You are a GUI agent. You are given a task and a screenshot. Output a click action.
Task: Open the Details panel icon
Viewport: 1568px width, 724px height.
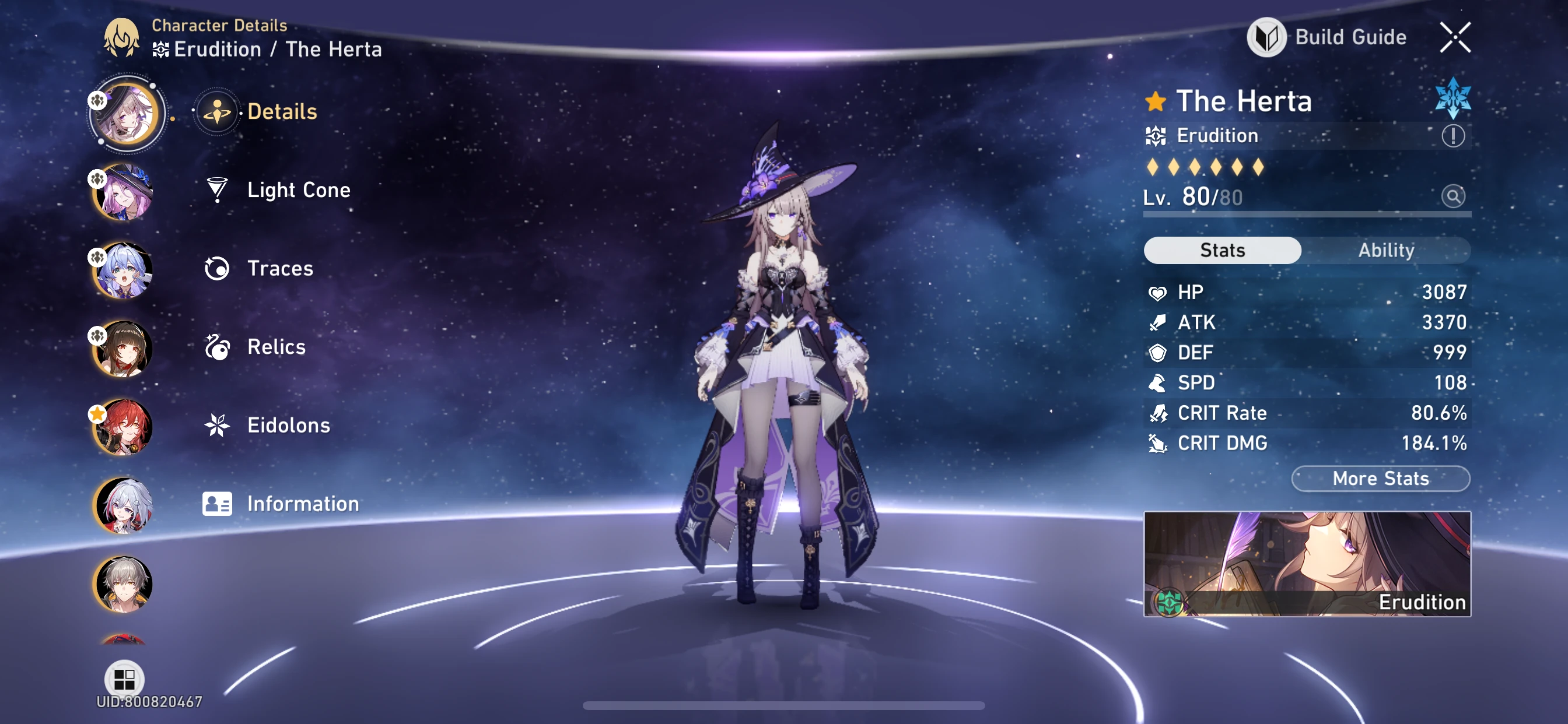[x=218, y=111]
